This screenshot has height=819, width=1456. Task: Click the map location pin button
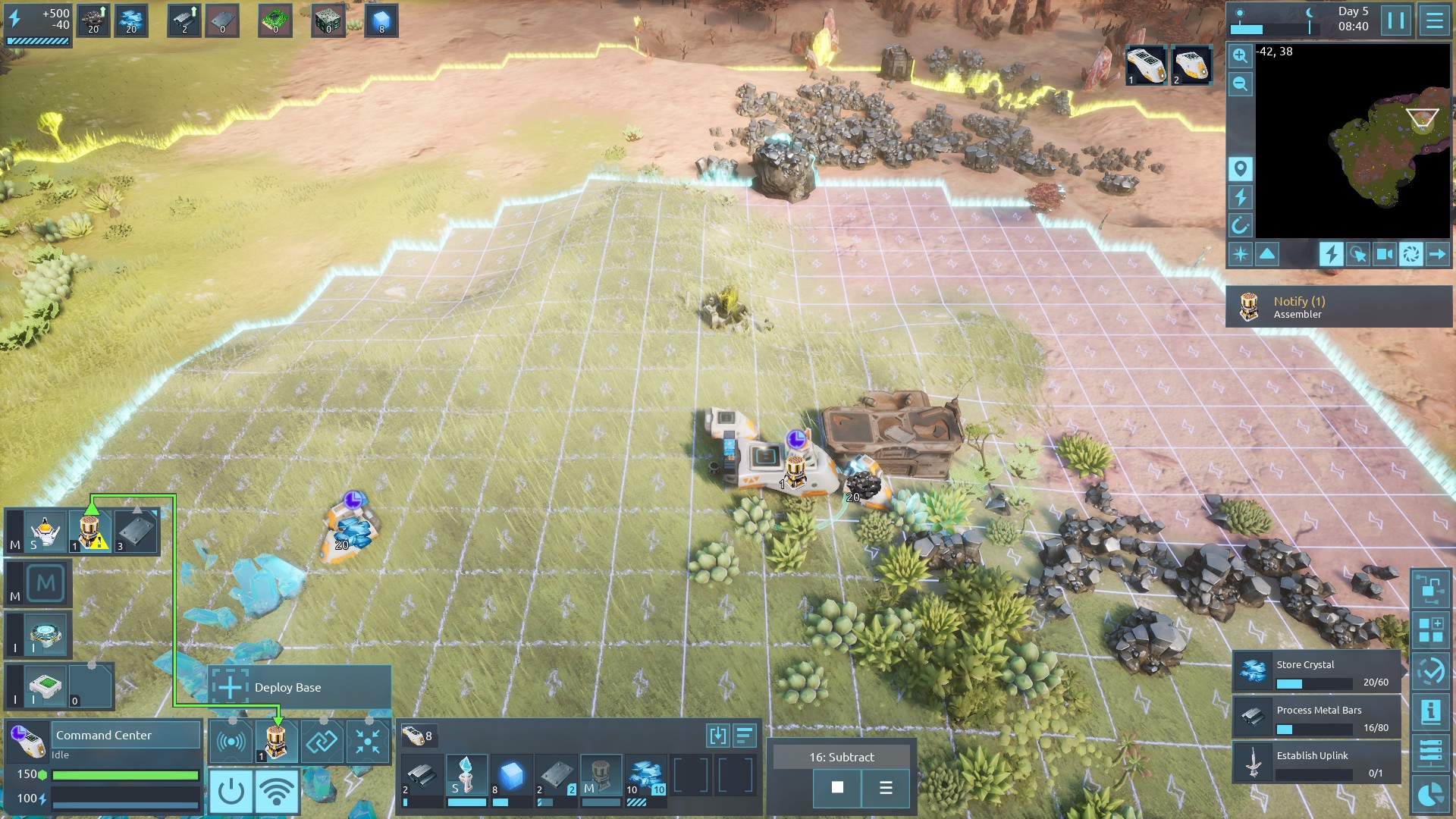(x=1240, y=168)
